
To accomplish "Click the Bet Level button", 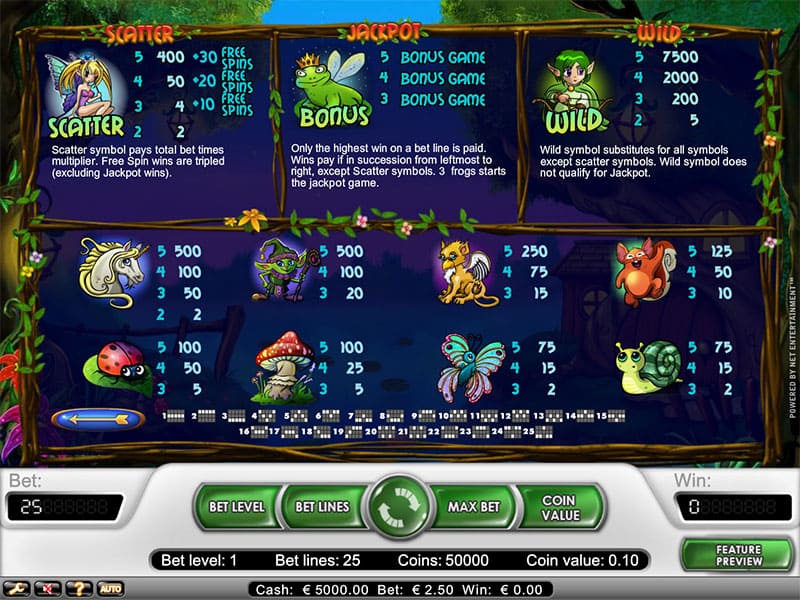I will [x=236, y=507].
